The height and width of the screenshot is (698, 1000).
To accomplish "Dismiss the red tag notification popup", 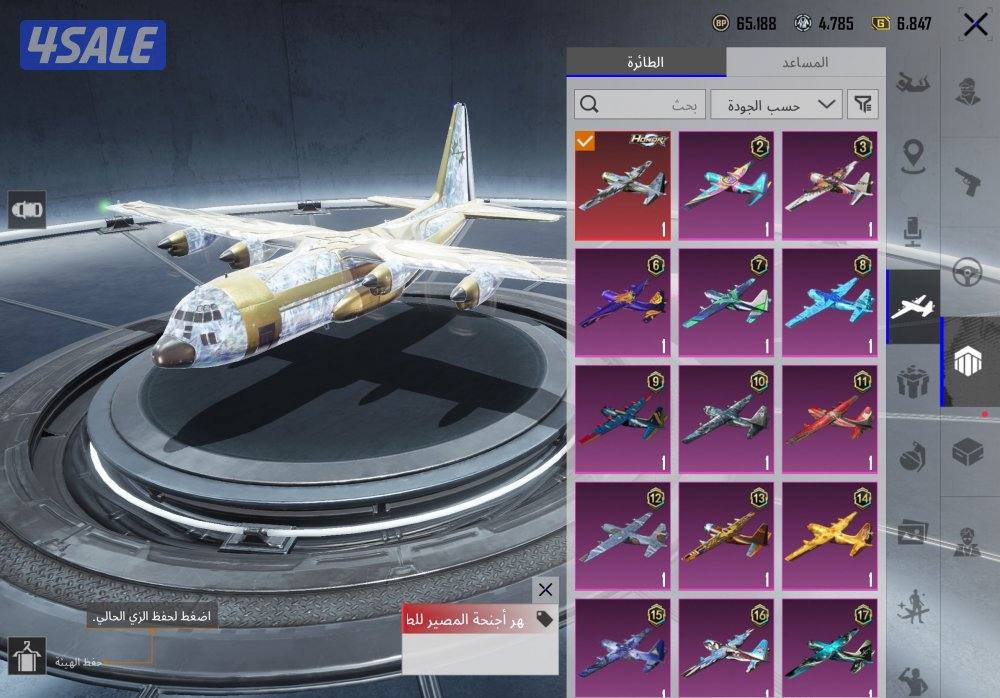I will (545, 590).
